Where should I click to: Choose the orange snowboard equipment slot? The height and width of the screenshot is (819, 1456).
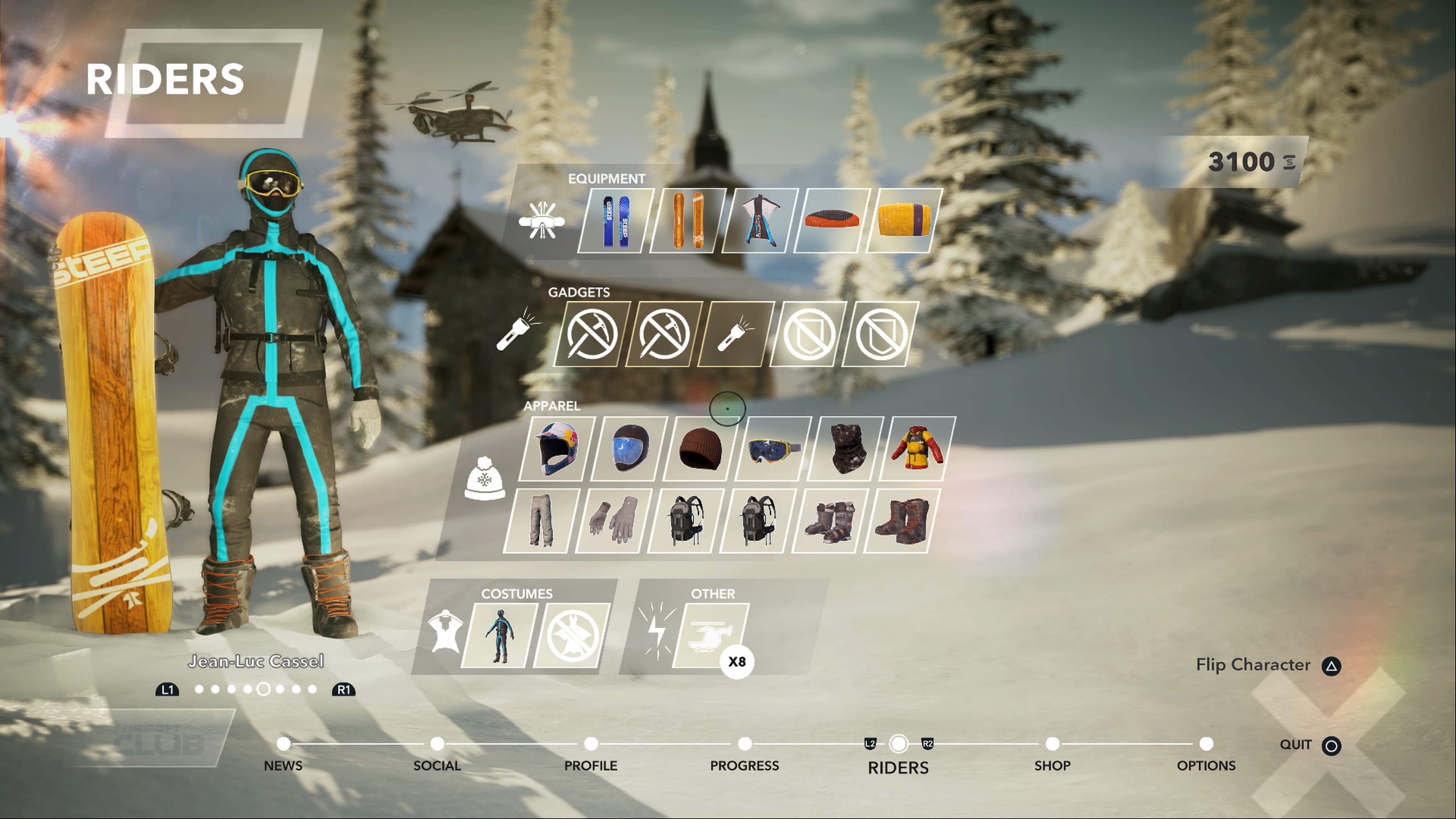(x=687, y=221)
